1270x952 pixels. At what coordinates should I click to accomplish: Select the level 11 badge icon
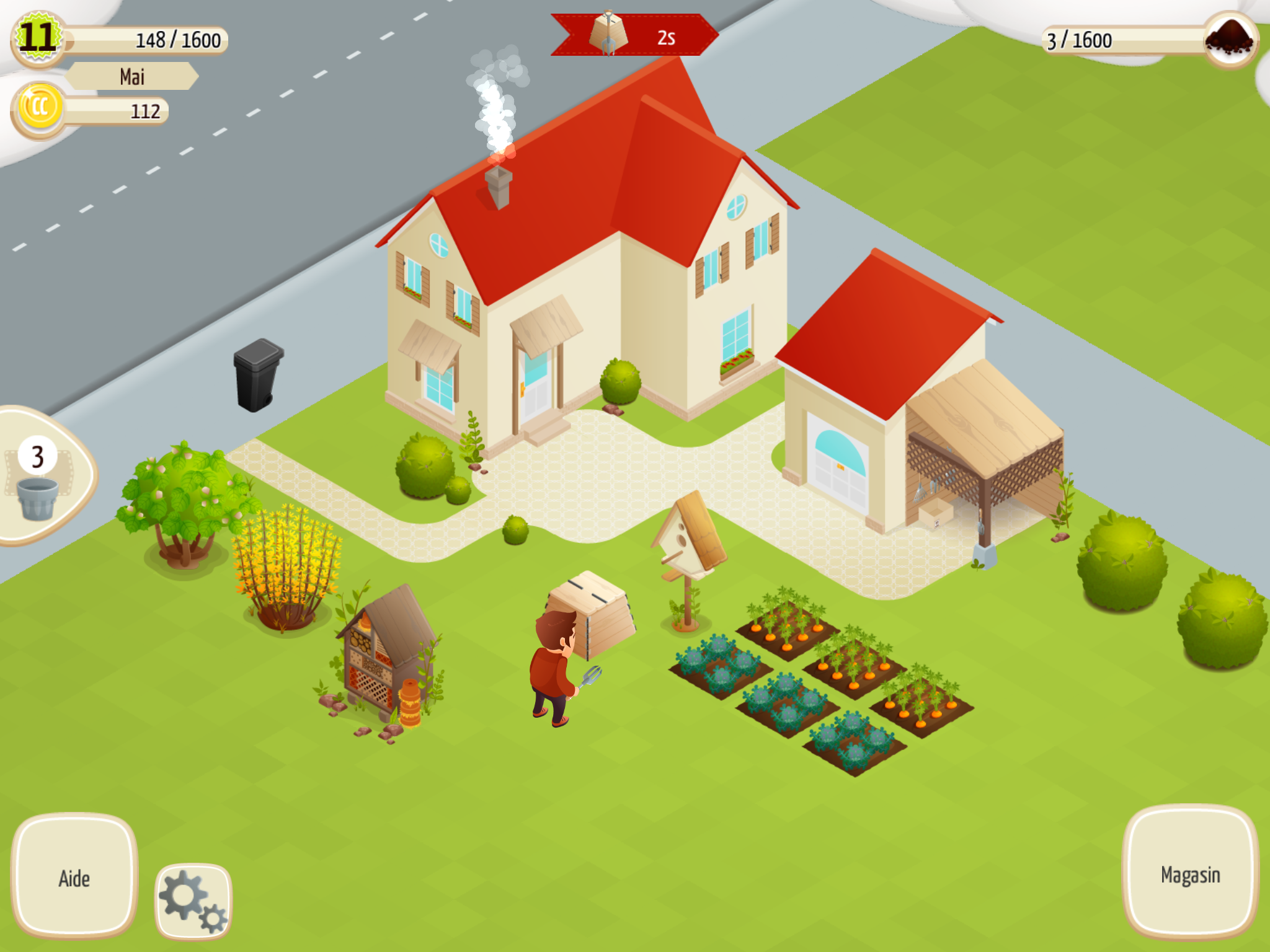38,38
